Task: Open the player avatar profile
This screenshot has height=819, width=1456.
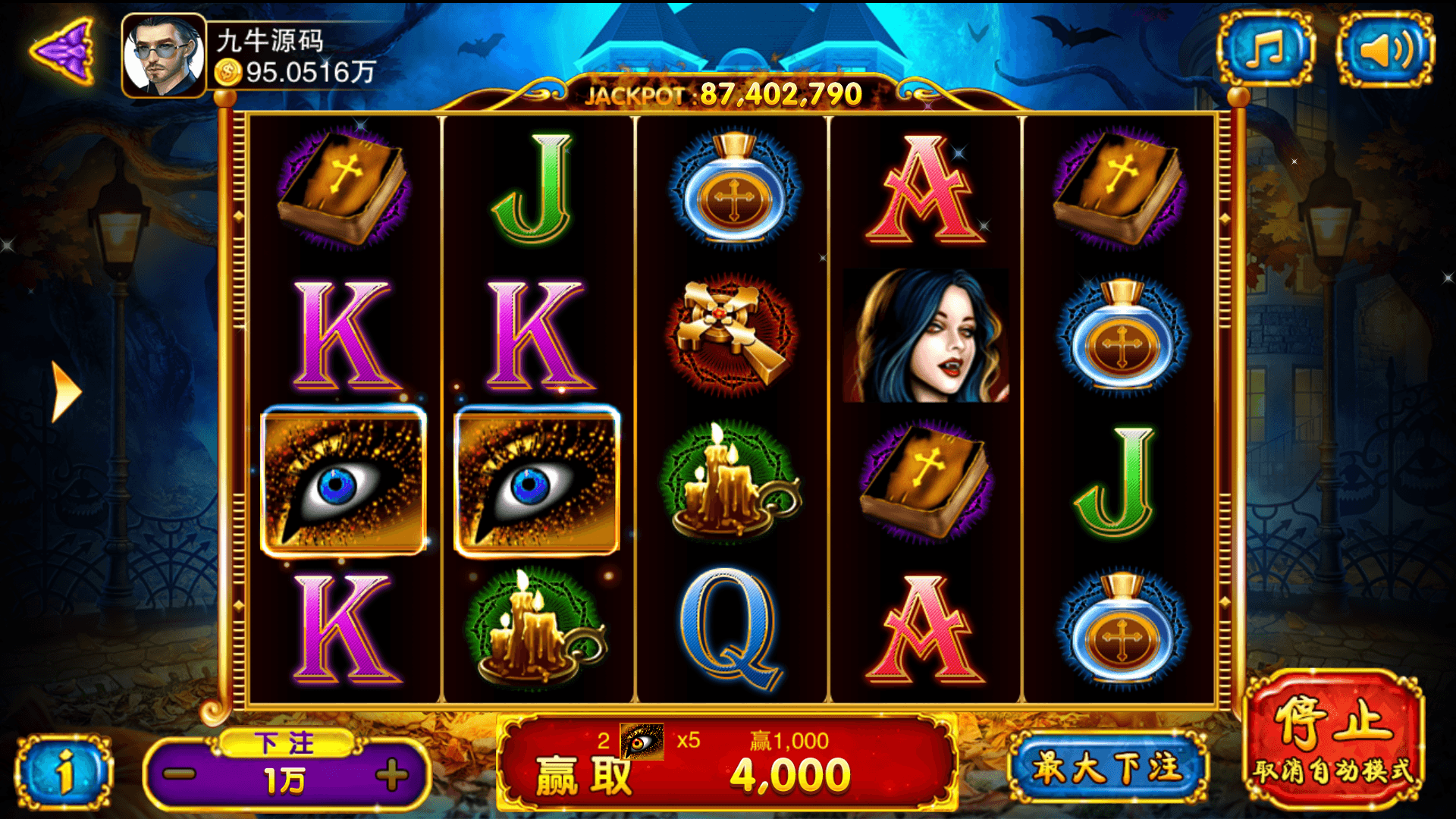Action: point(164,56)
